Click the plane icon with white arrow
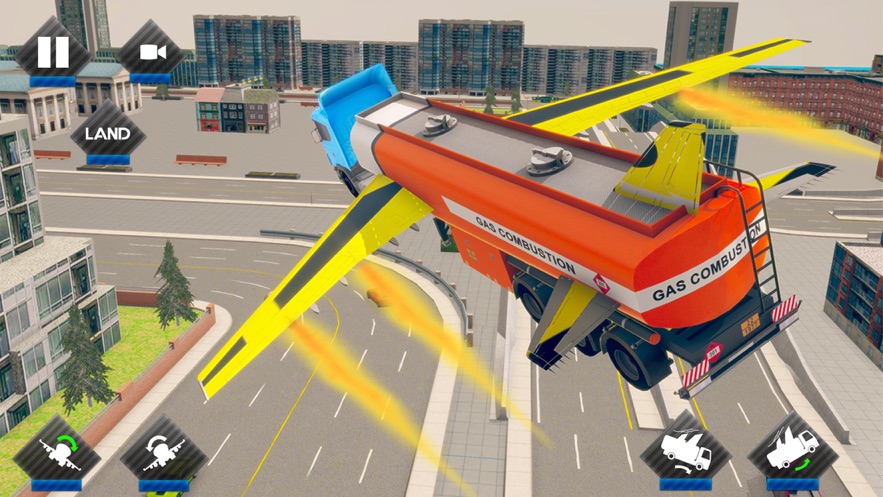The image size is (883, 497). [x=164, y=453]
